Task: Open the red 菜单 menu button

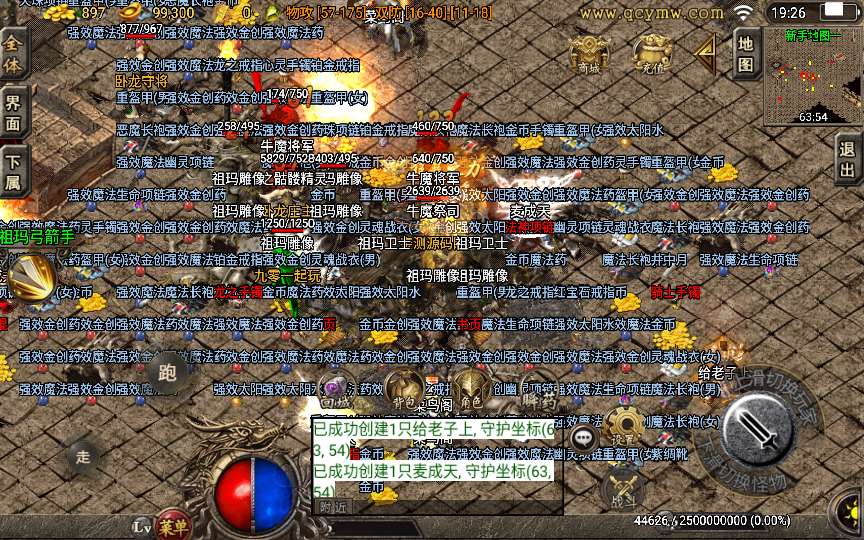Action: click(x=172, y=526)
